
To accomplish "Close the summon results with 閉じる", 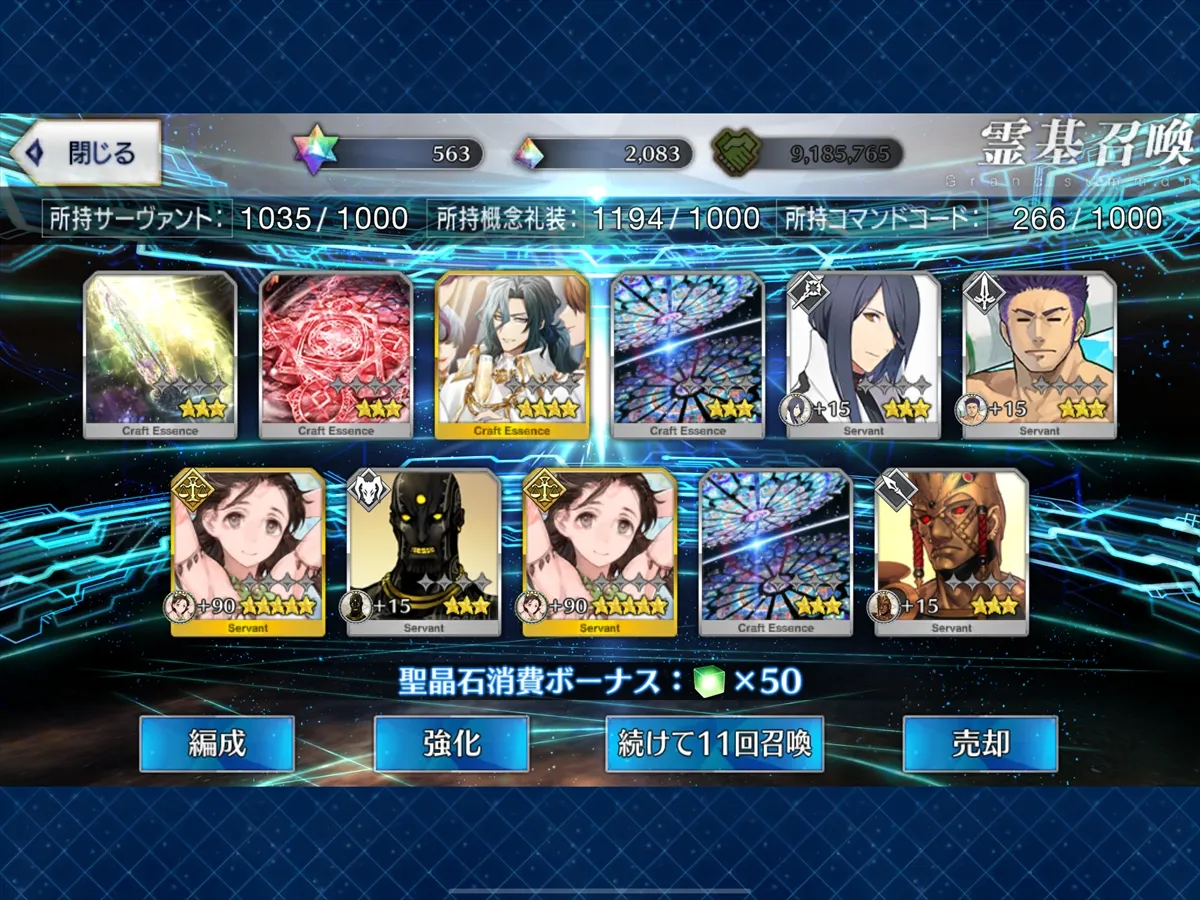I will click(87, 153).
